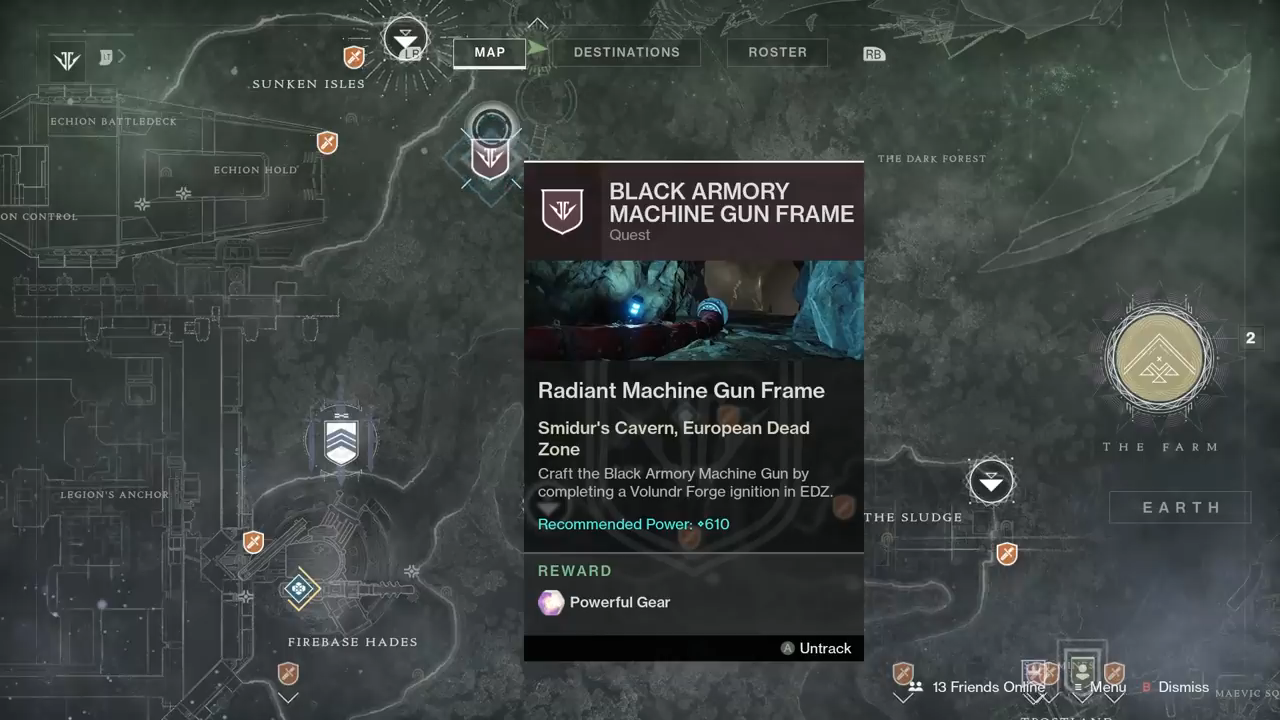Select the Black Armory quest map marker
The height and width of the screenshot is (720, 1280).
[490, 158]
